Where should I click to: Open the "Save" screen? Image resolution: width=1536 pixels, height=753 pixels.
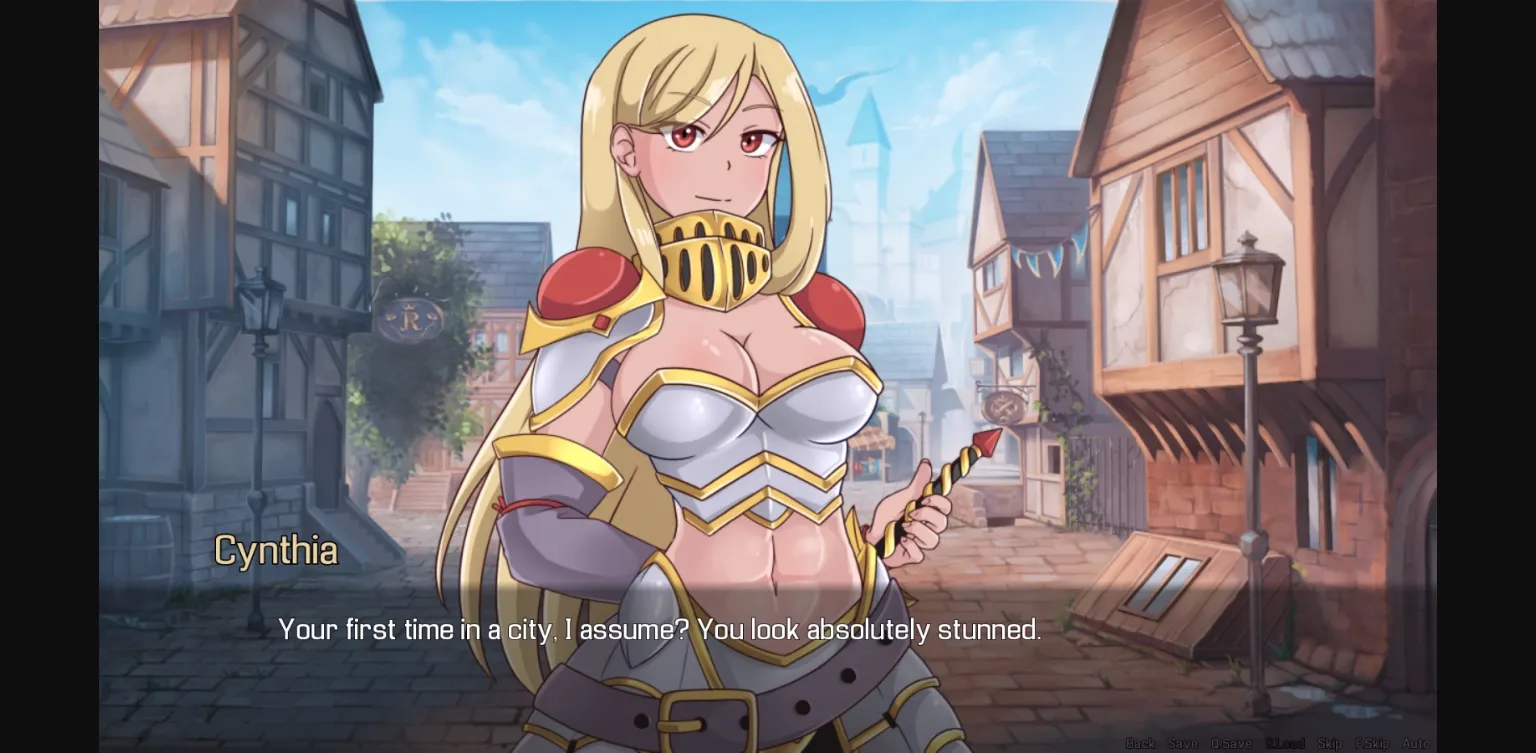[1184, 743]
